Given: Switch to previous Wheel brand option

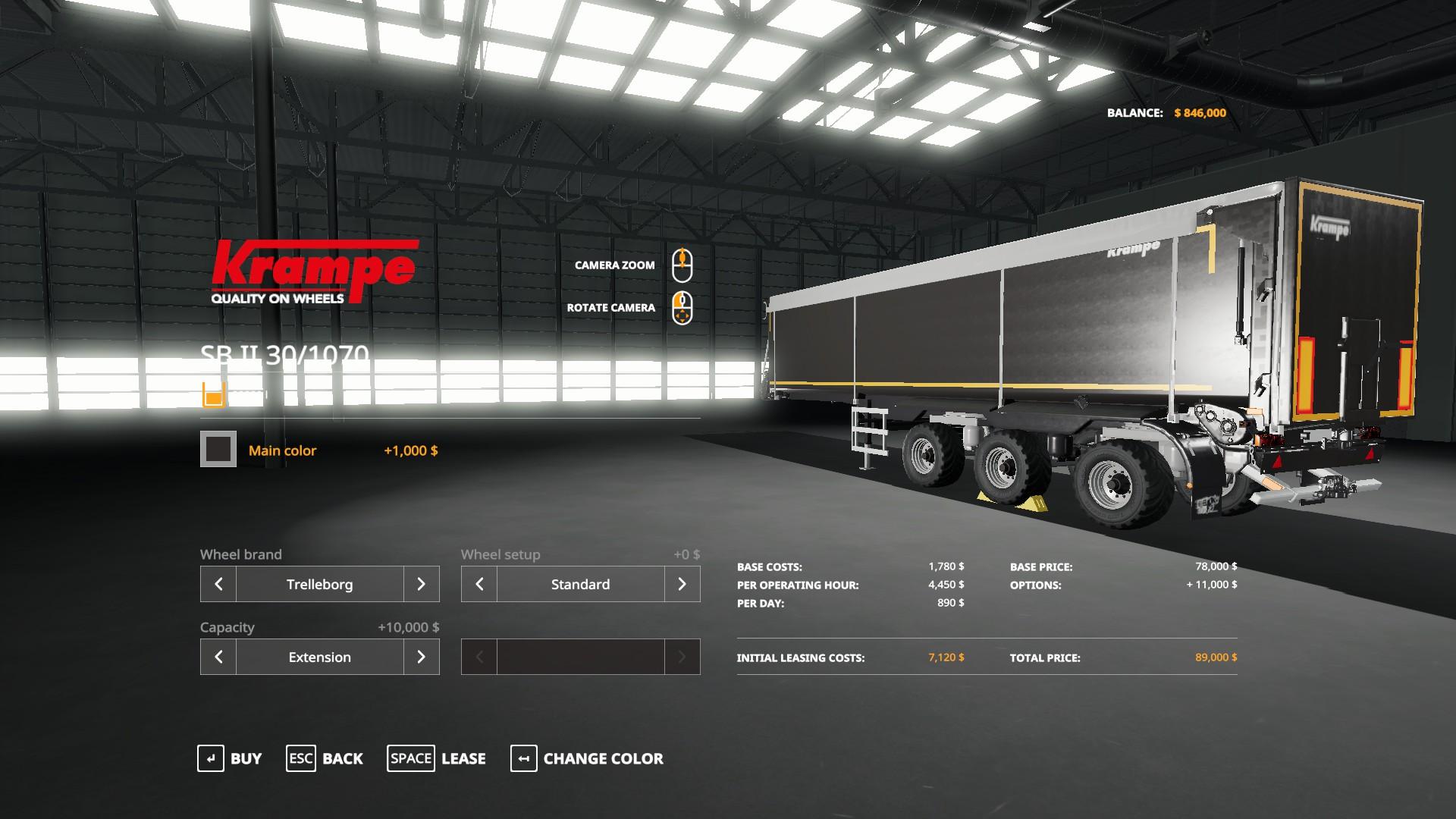Looking at the screenshot, I should pos(218,584).
